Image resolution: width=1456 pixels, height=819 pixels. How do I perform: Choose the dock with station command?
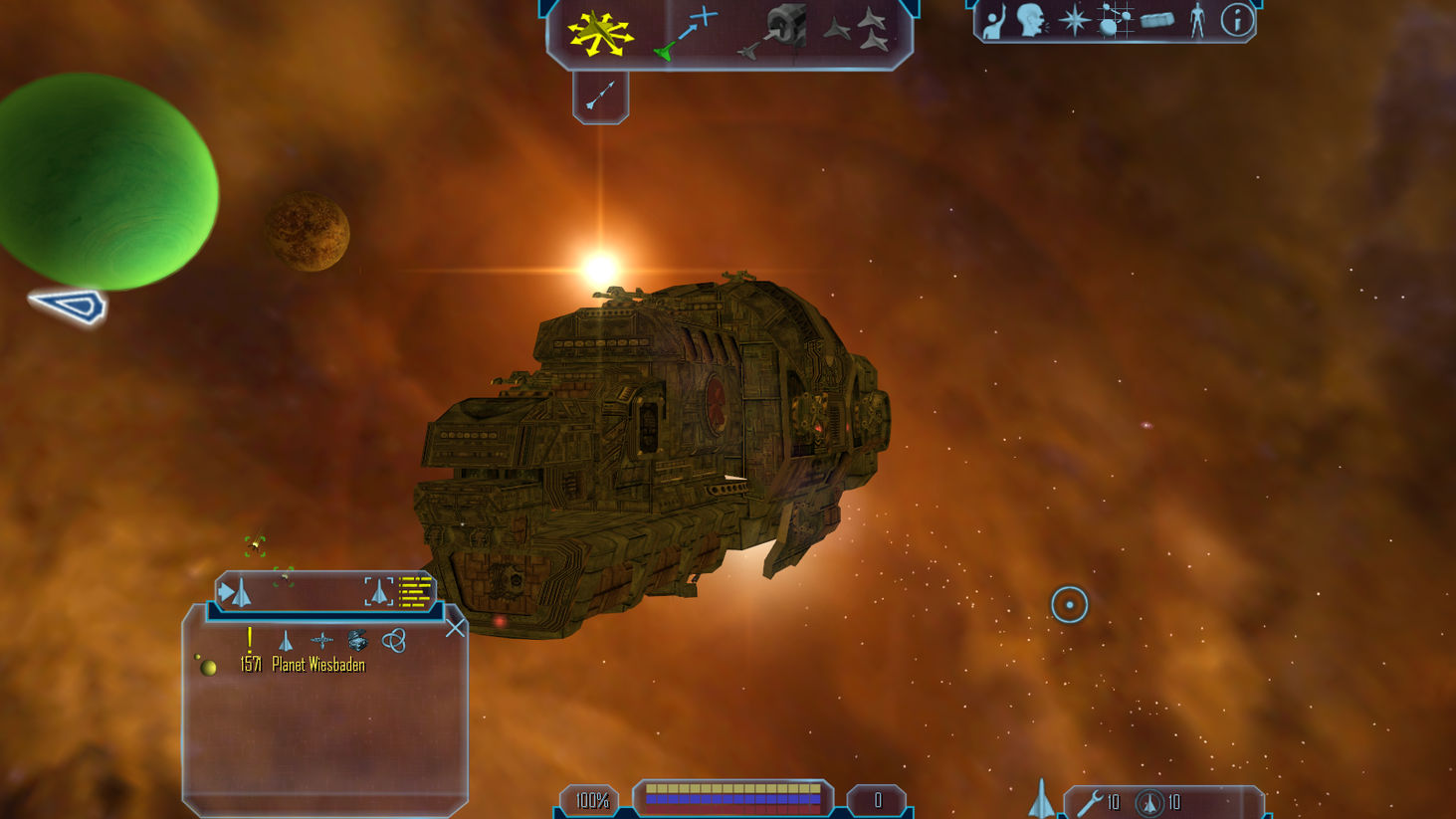773,32
